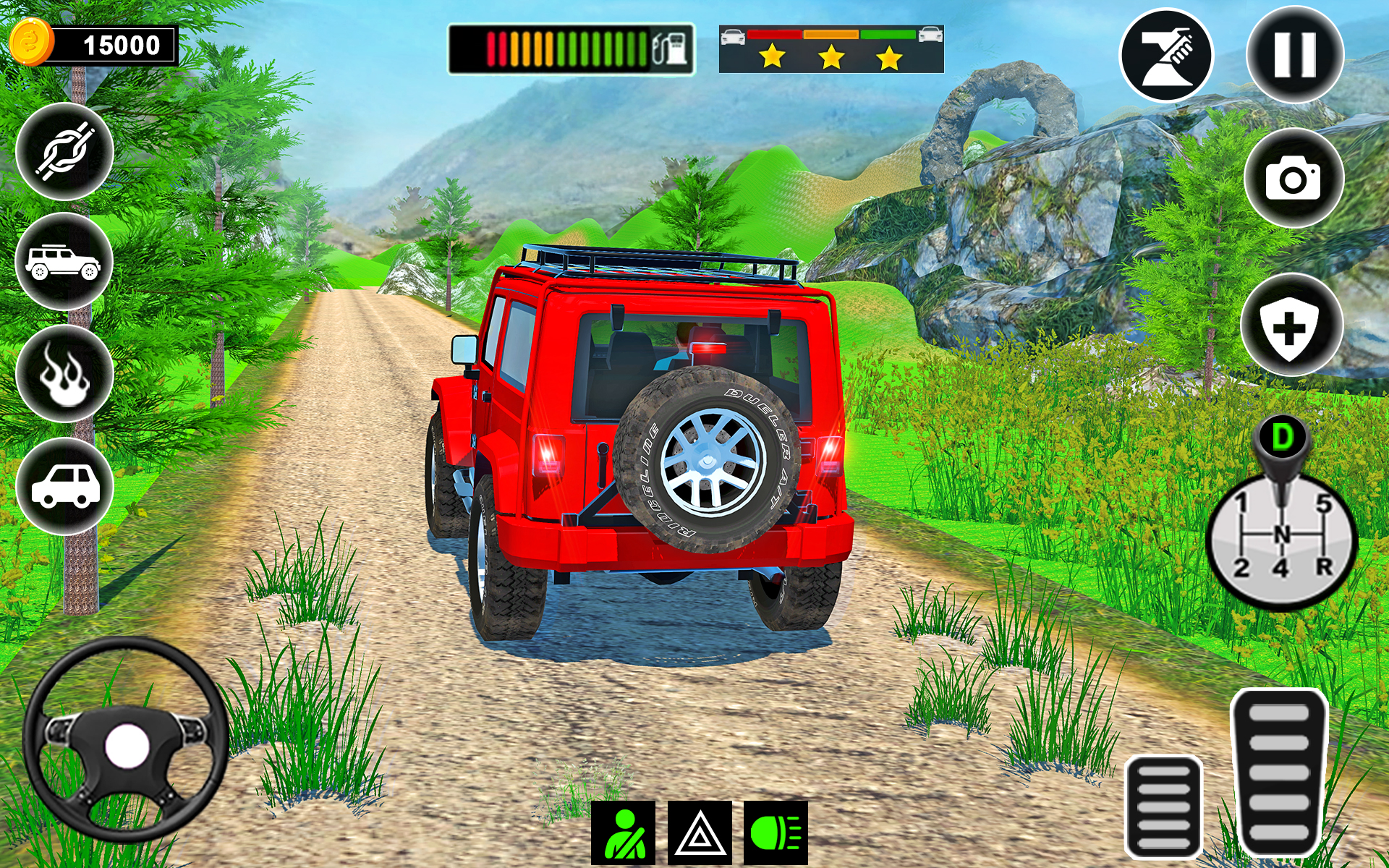The image size is (1389, 868).
Task: Tap the fuel gauge pump symbol
Action: pos(670,49)
